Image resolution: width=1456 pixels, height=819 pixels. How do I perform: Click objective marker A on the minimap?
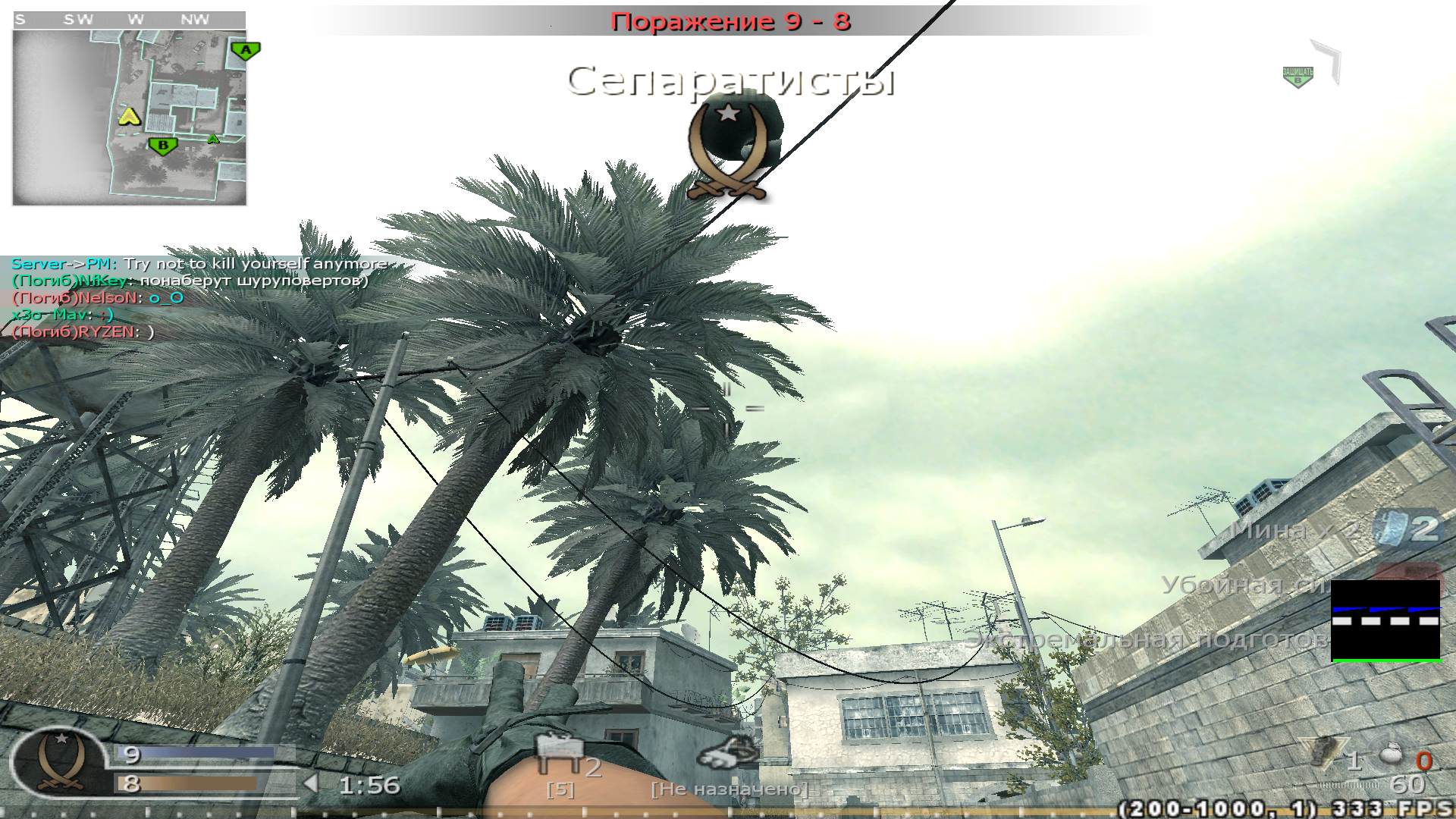[x=244, y=49]
